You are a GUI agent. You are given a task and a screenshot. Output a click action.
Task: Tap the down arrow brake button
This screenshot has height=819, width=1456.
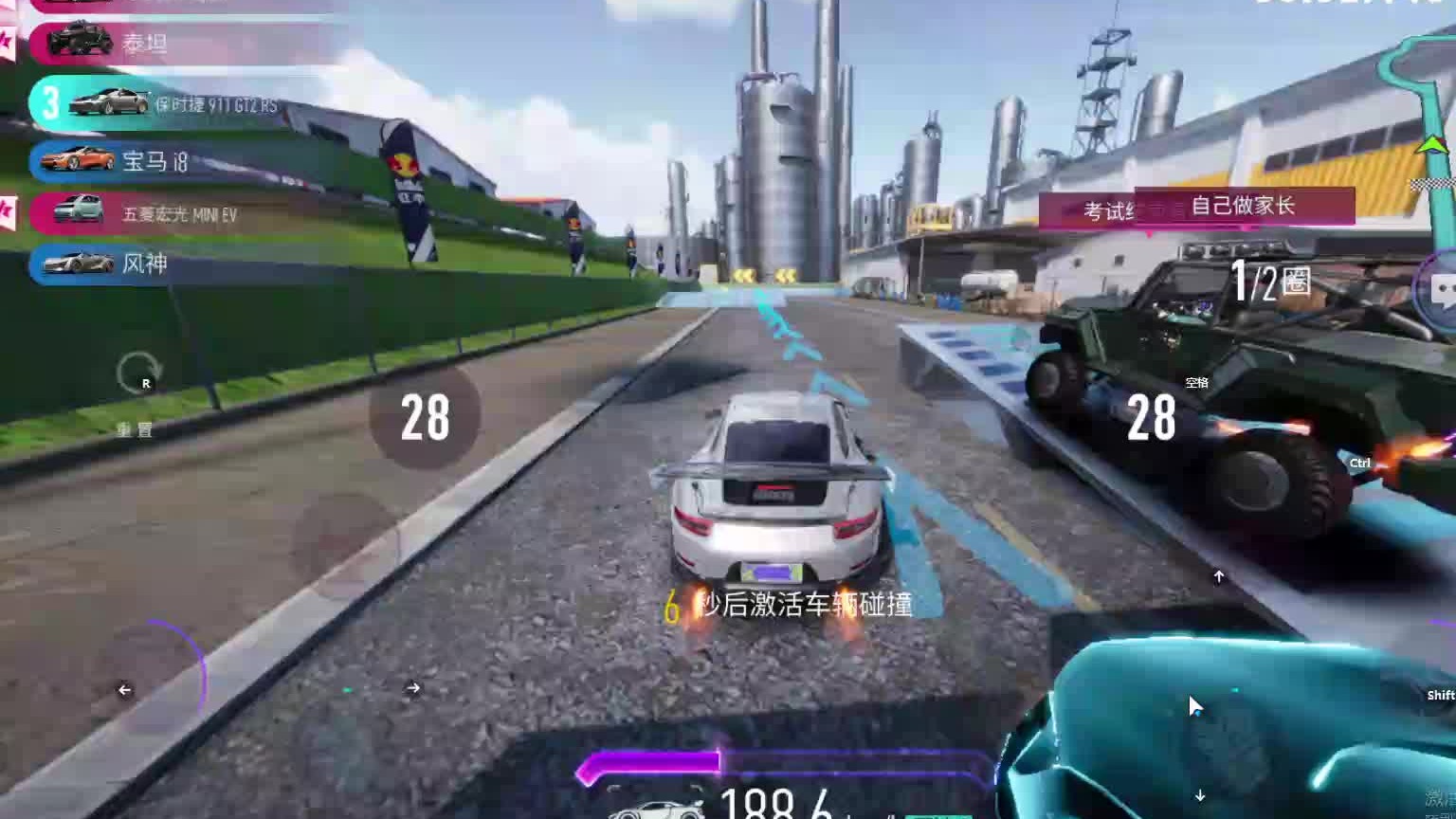click(1200, 795)
